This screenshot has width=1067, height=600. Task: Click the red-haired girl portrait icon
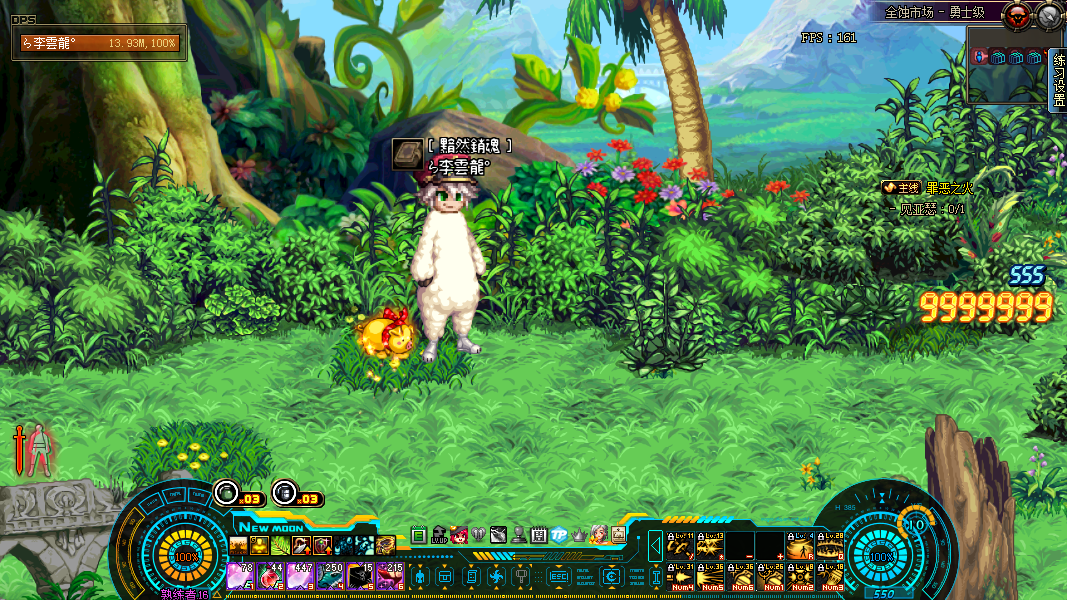click(x=459, y=535)
